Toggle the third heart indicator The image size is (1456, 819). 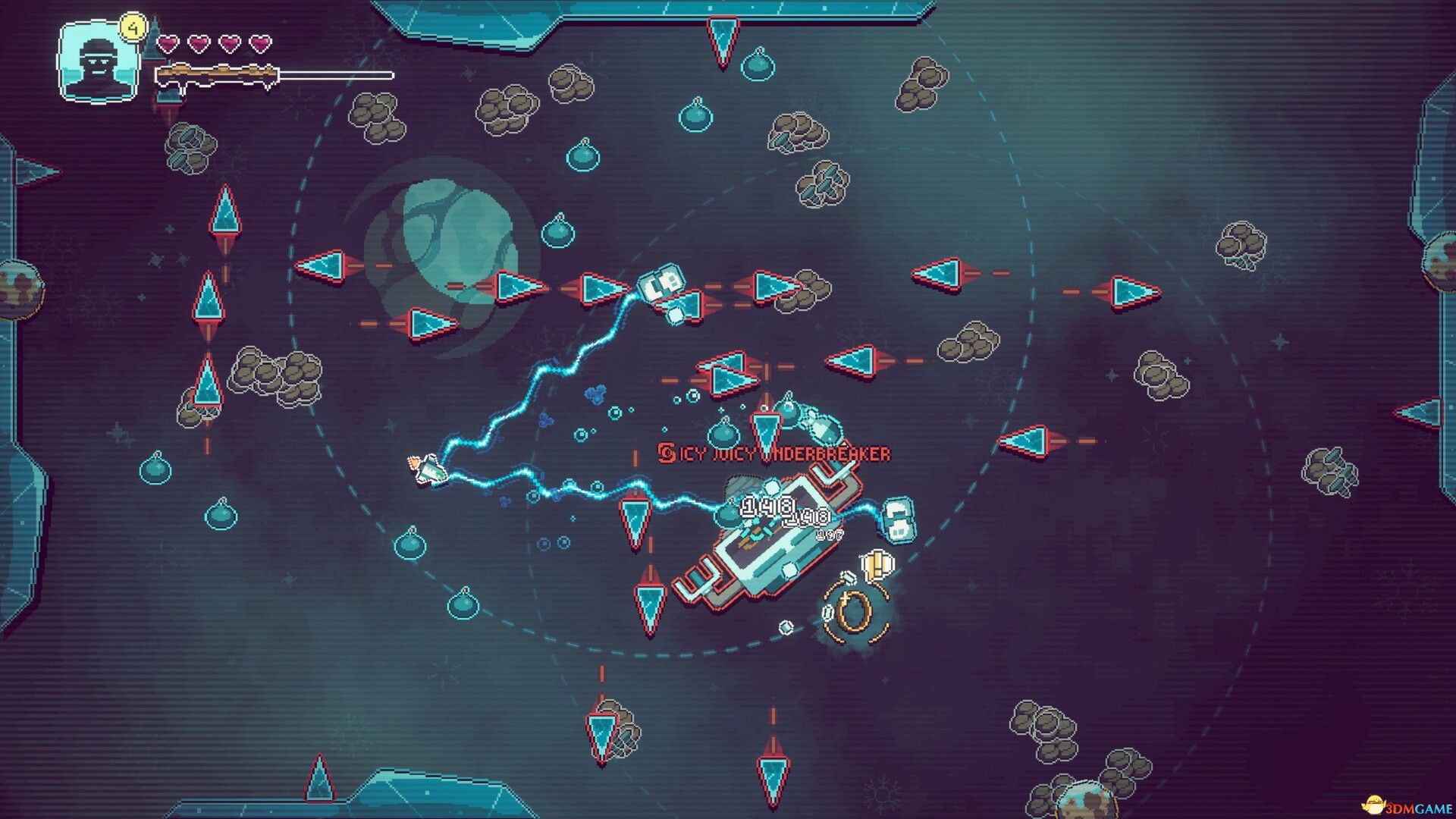[x=229, y=45]
